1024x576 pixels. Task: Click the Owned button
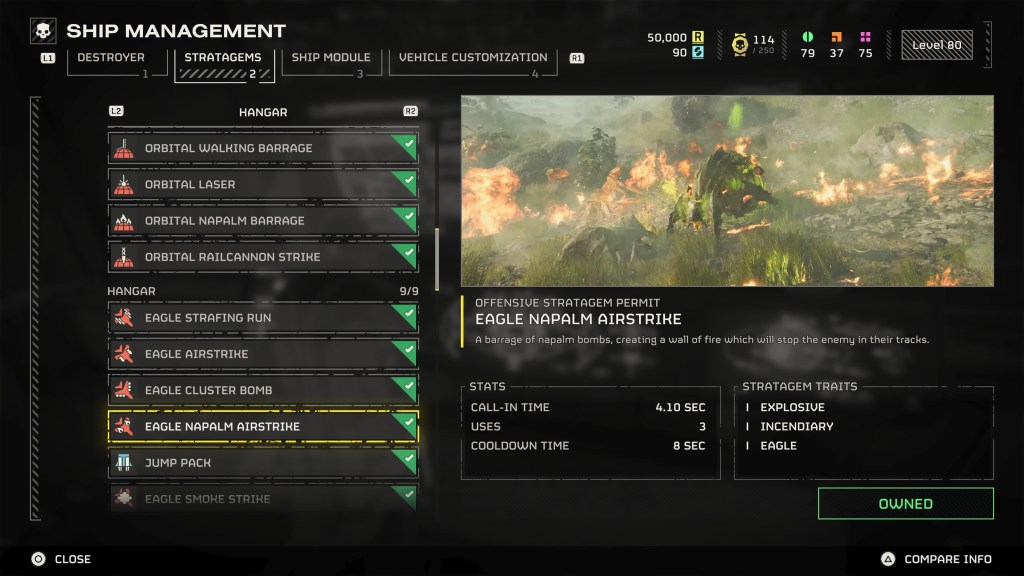(x=905, y=504)
